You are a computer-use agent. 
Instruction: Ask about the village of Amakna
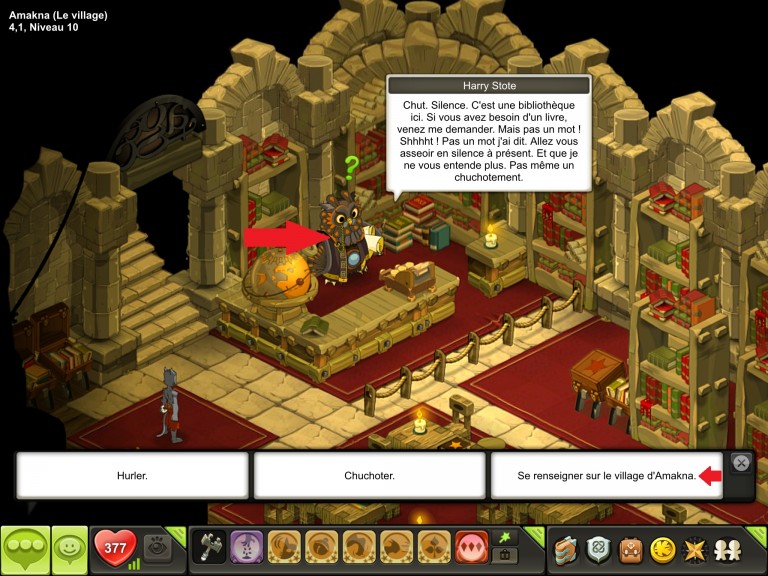pos(606,475)
